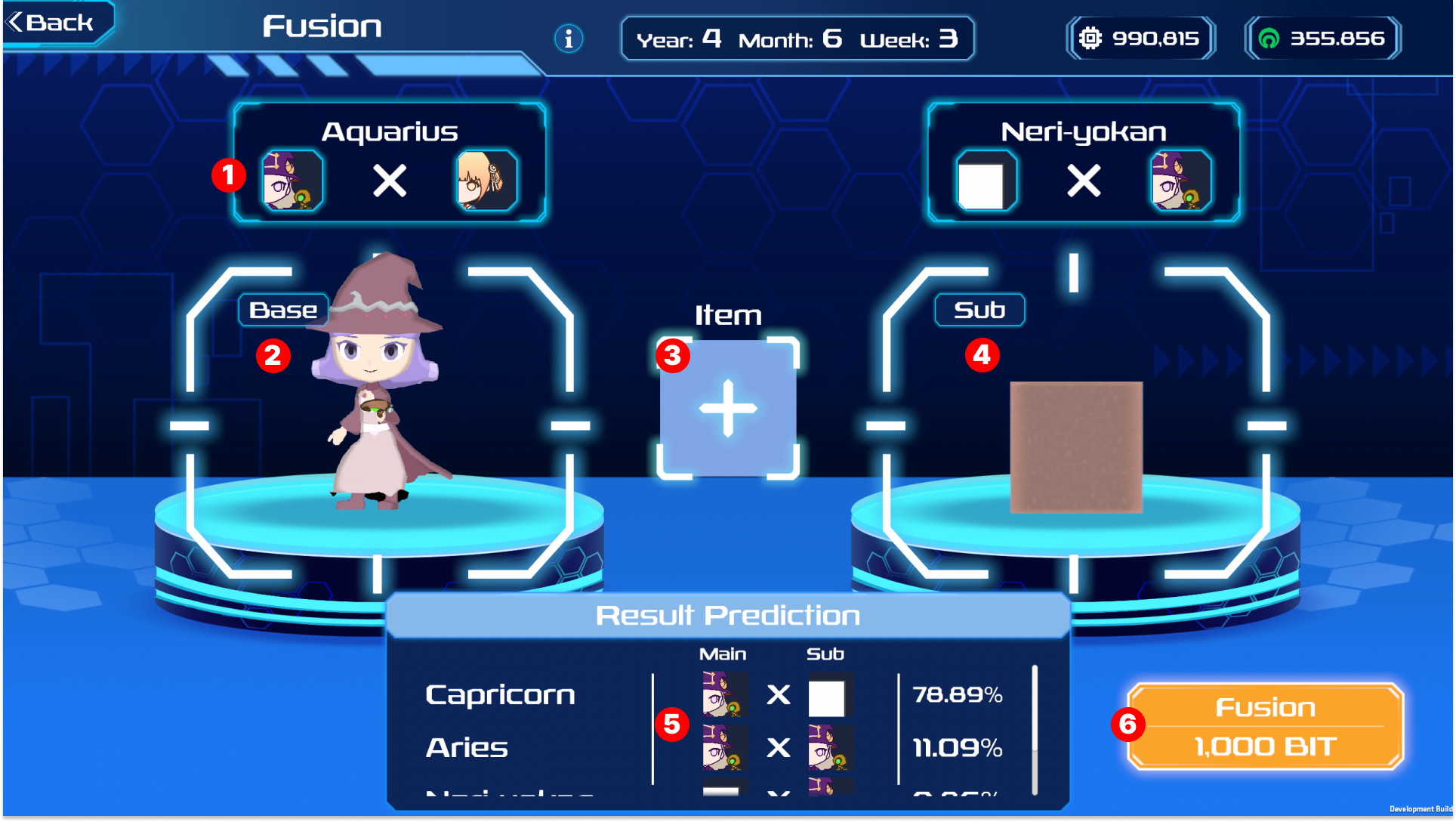Viewport: 1456px width, 822px height.
Task: Select the Base monster platform
Action: (x=378, y=423)
